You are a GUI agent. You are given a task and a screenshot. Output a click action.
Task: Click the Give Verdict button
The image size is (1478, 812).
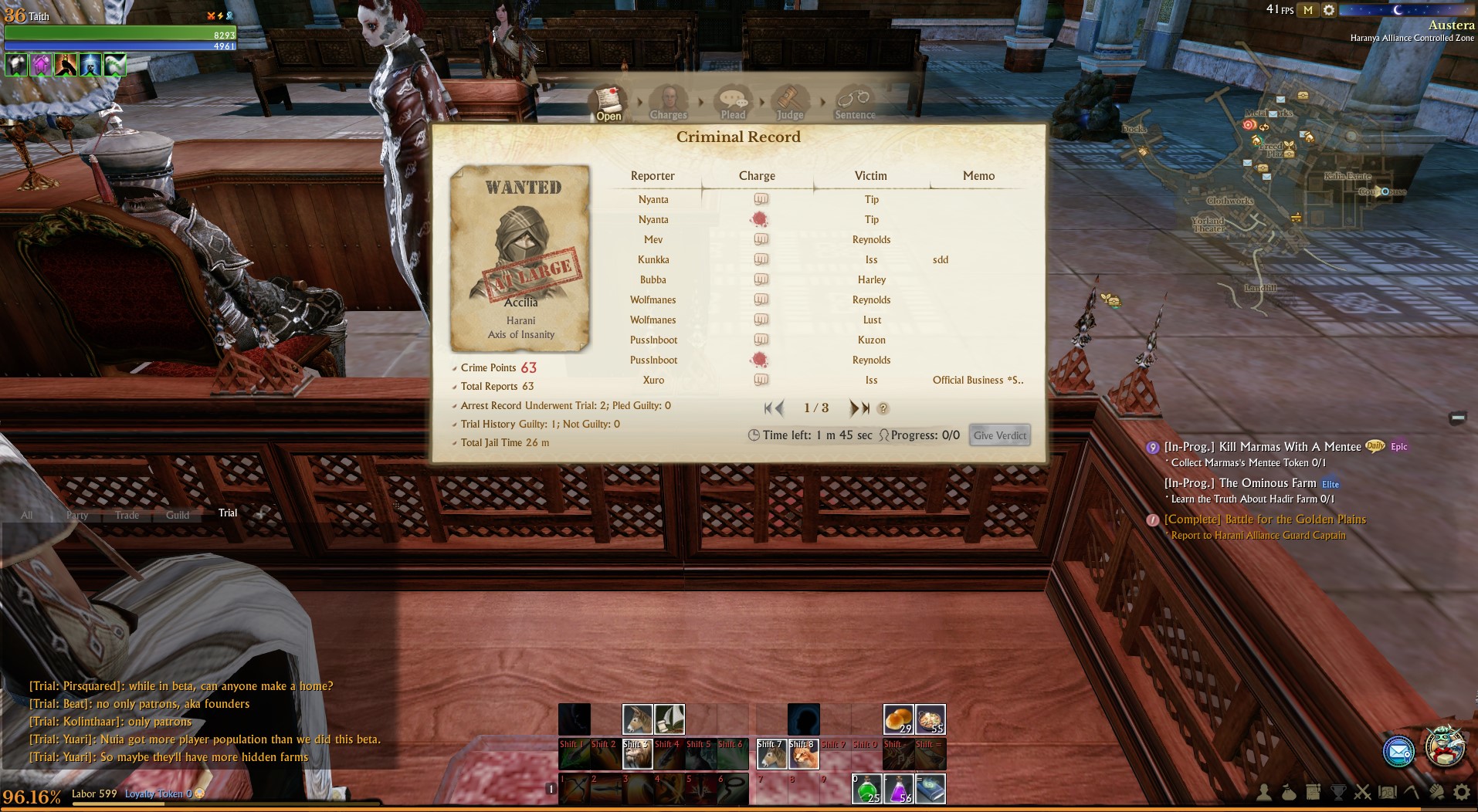(x=999, y=435)
